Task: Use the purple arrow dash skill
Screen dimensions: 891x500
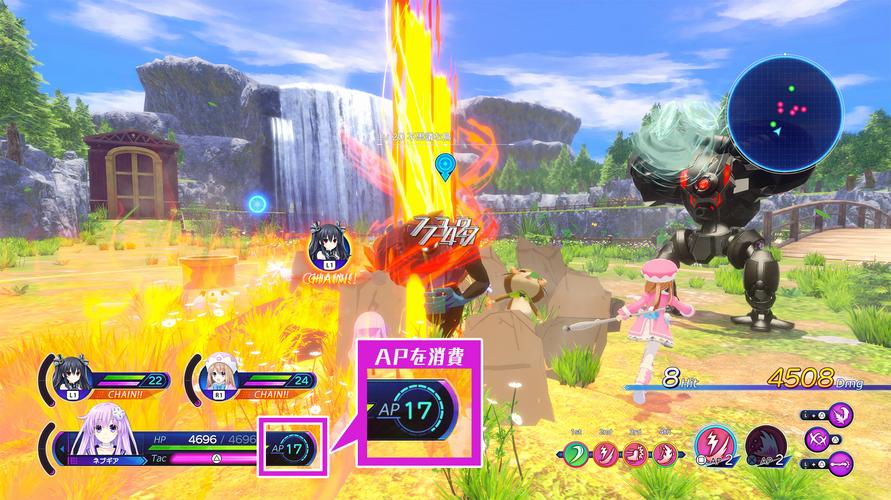Action: (x=841, y=463)
